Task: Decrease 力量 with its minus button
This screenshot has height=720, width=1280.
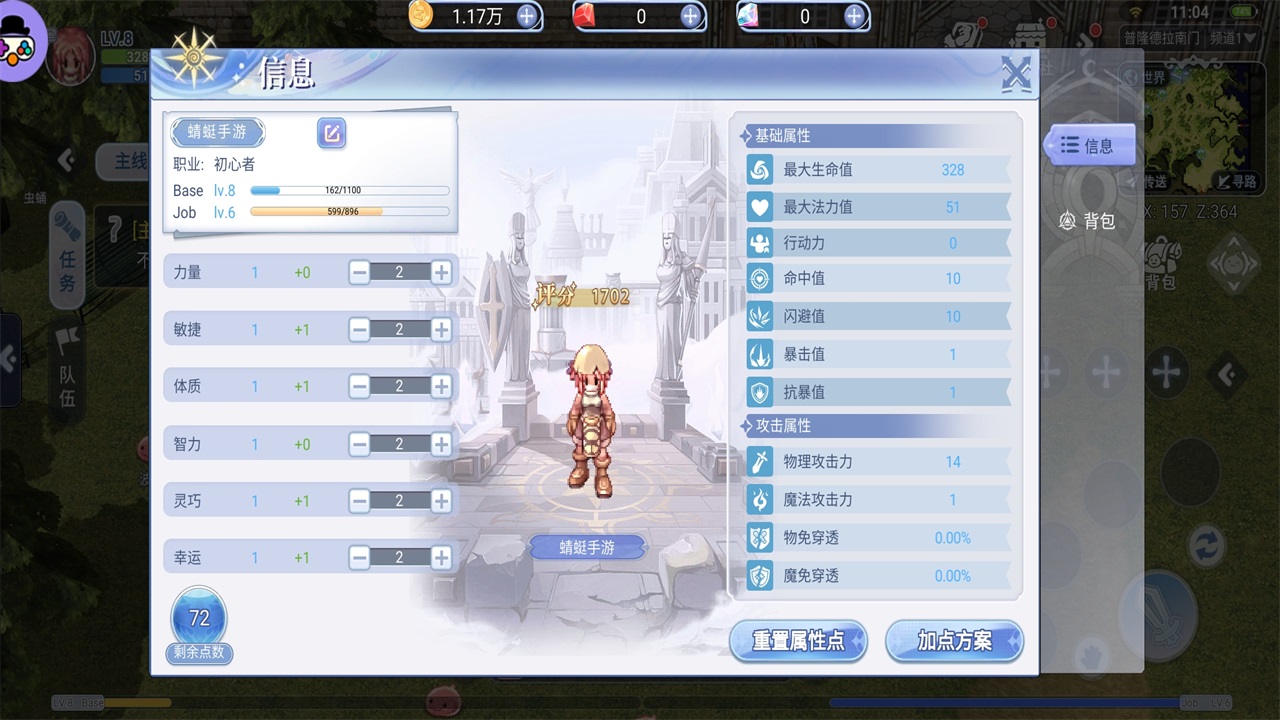Action: pos(360,272)
